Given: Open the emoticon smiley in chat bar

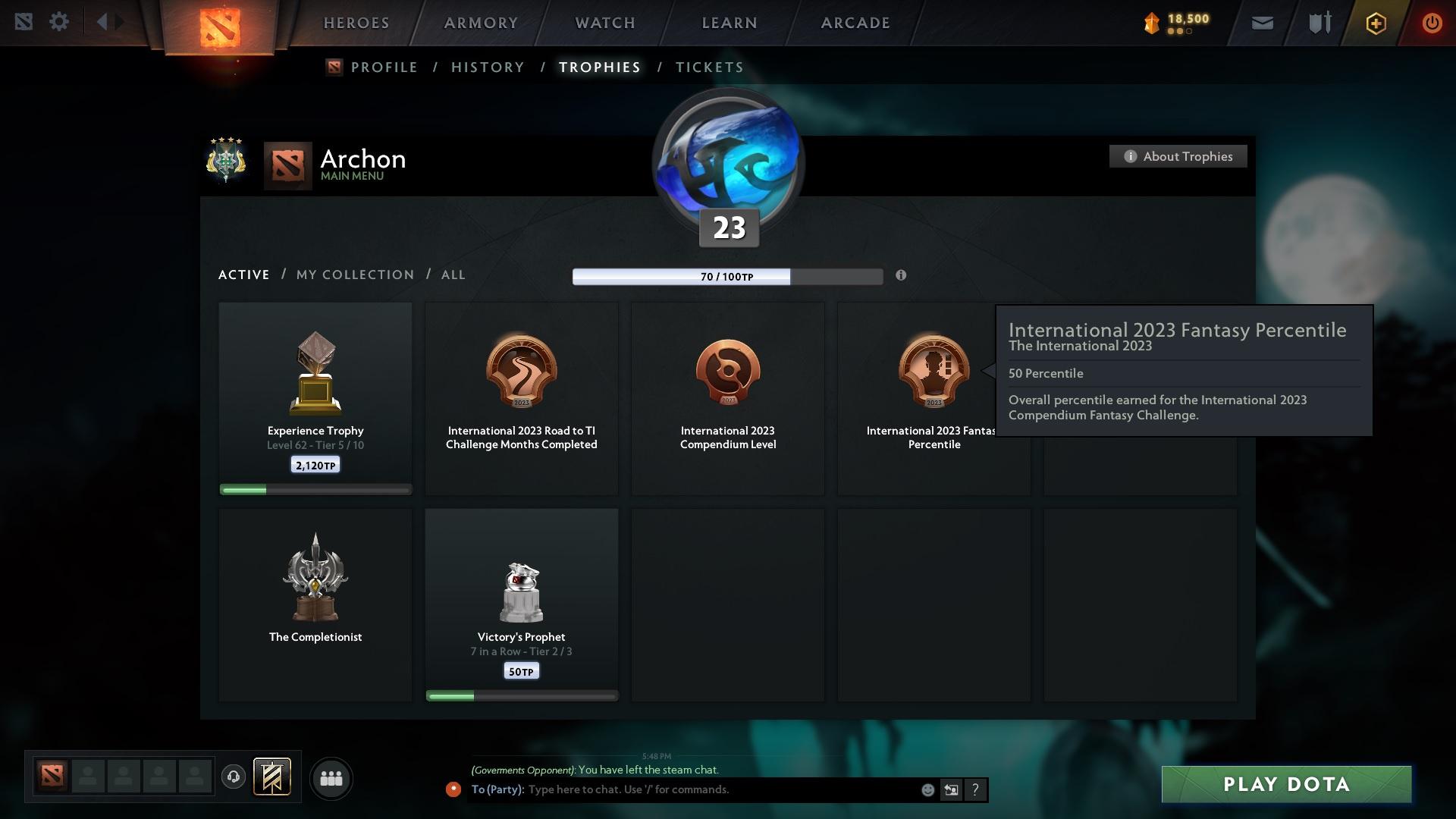Looking at the screenshot, I should 928,789.
